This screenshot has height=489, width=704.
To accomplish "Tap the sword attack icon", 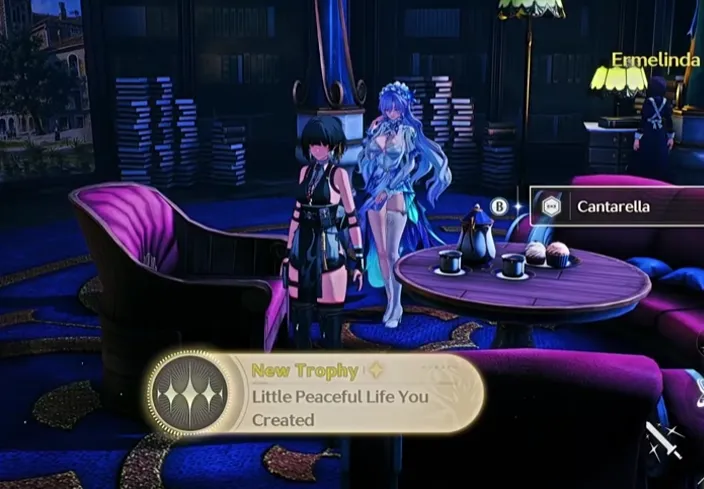I will pos(666,439).
